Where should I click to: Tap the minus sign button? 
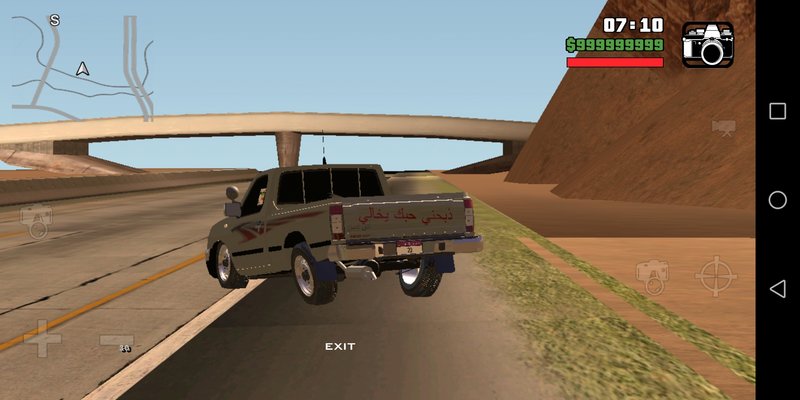pyautogui.click(x=117, y=341)
